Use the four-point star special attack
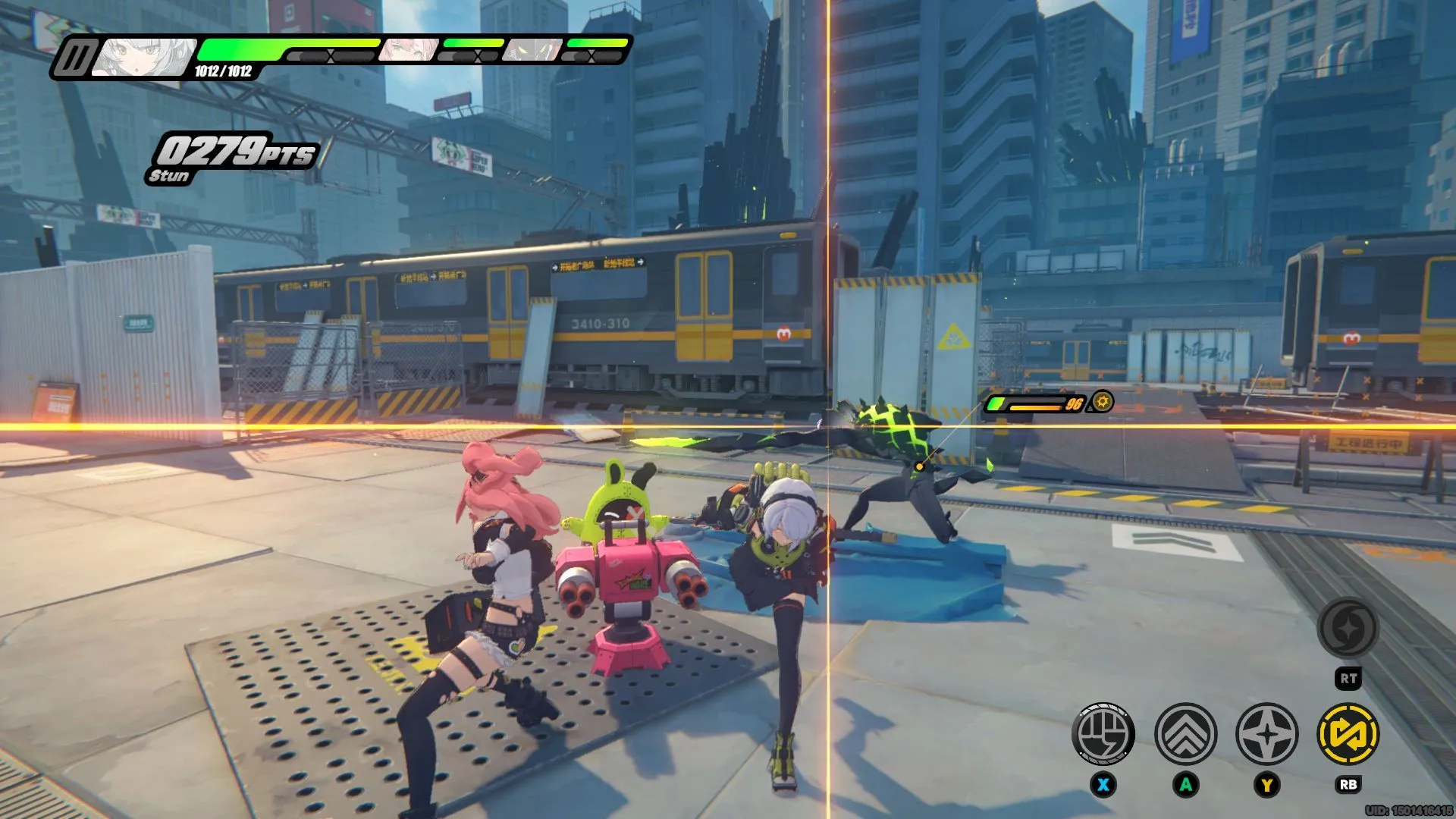The height and width of the screenshot is (819, 1456). point(1266,733)
